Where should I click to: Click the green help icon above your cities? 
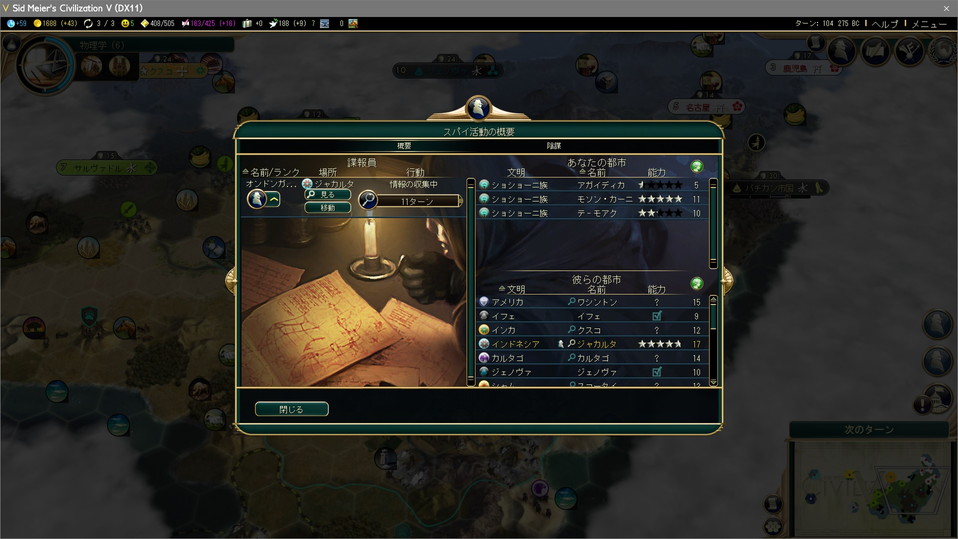[x=696, y=166]
